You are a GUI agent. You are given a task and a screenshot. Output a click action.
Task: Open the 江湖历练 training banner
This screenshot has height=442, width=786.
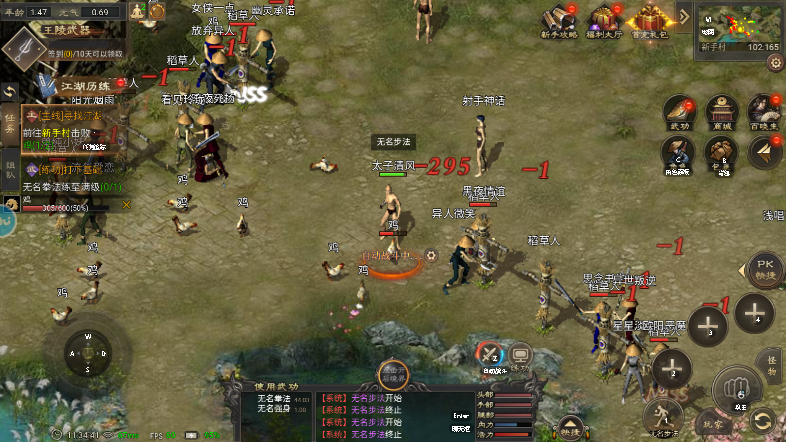tap(75, 87)
